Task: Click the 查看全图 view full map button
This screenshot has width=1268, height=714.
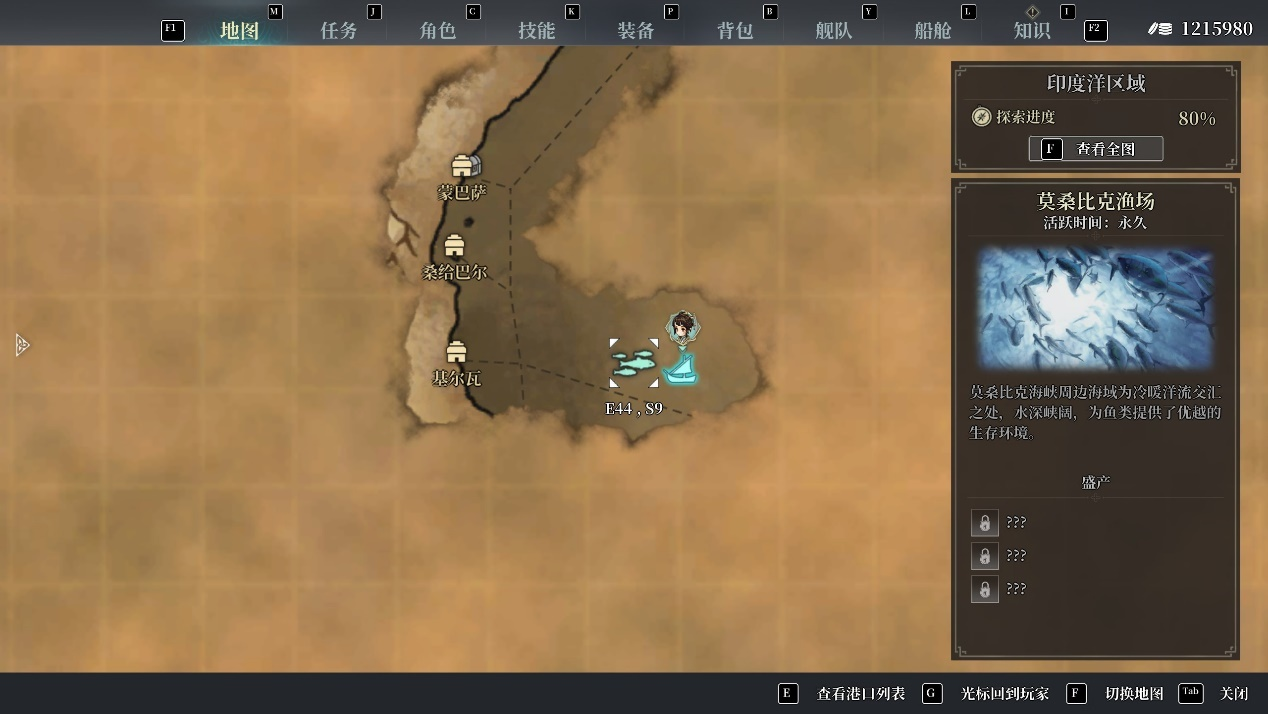Action: pyautogui.click(x=1095, y=149)
